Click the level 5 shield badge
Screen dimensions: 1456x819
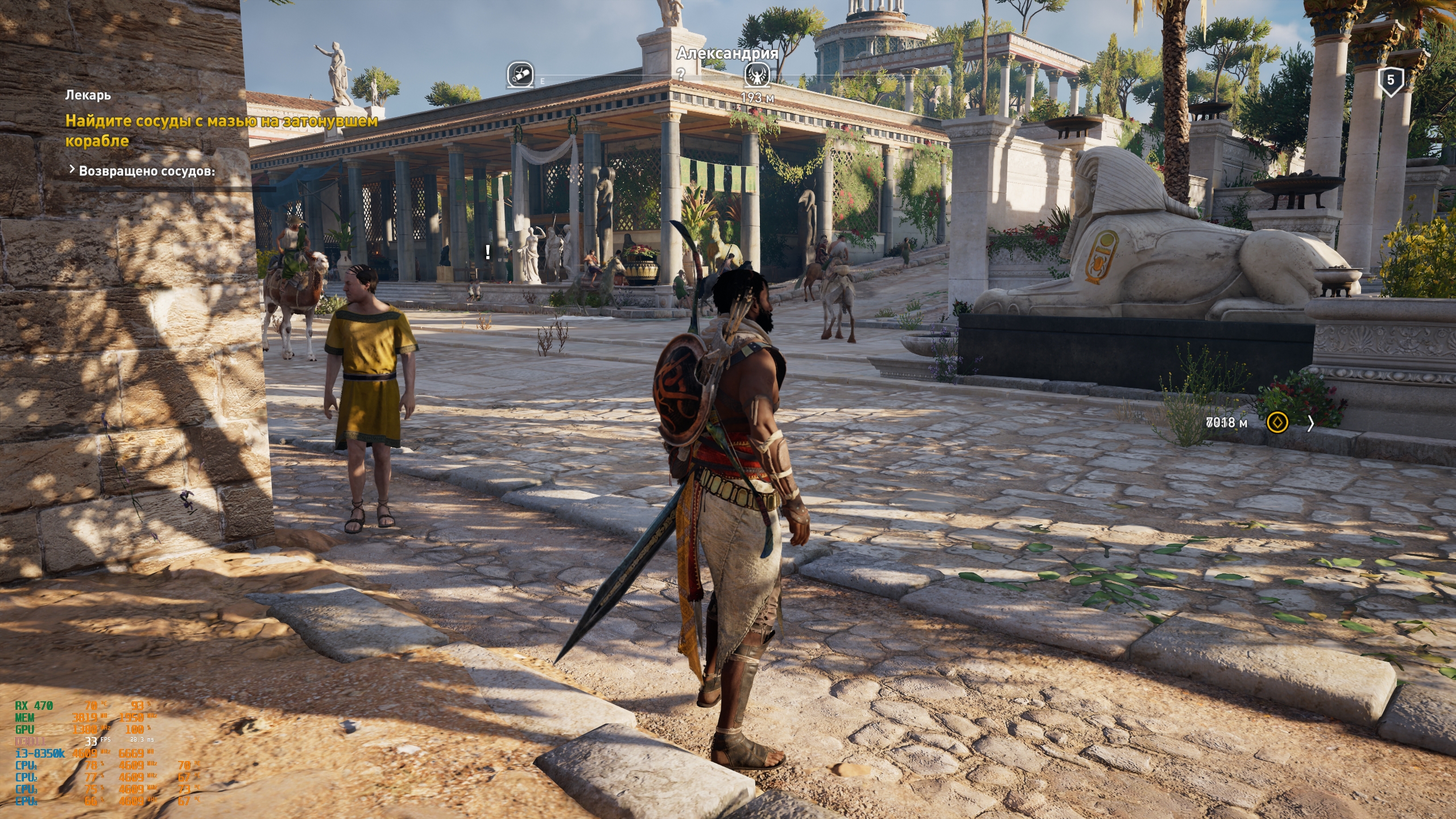[x=1391, y=81]
